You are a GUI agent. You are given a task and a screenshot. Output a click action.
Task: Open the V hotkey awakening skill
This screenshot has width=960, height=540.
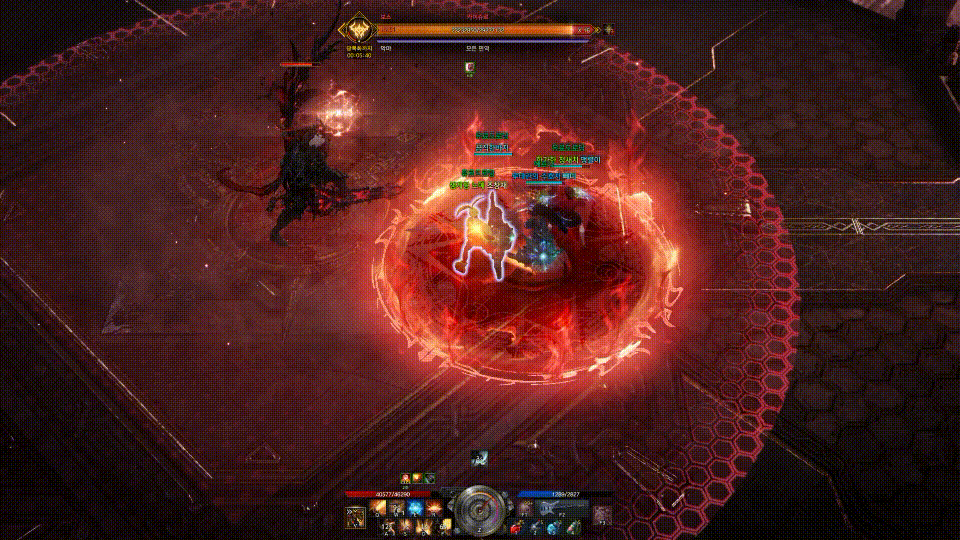click(x=355, y=516)
